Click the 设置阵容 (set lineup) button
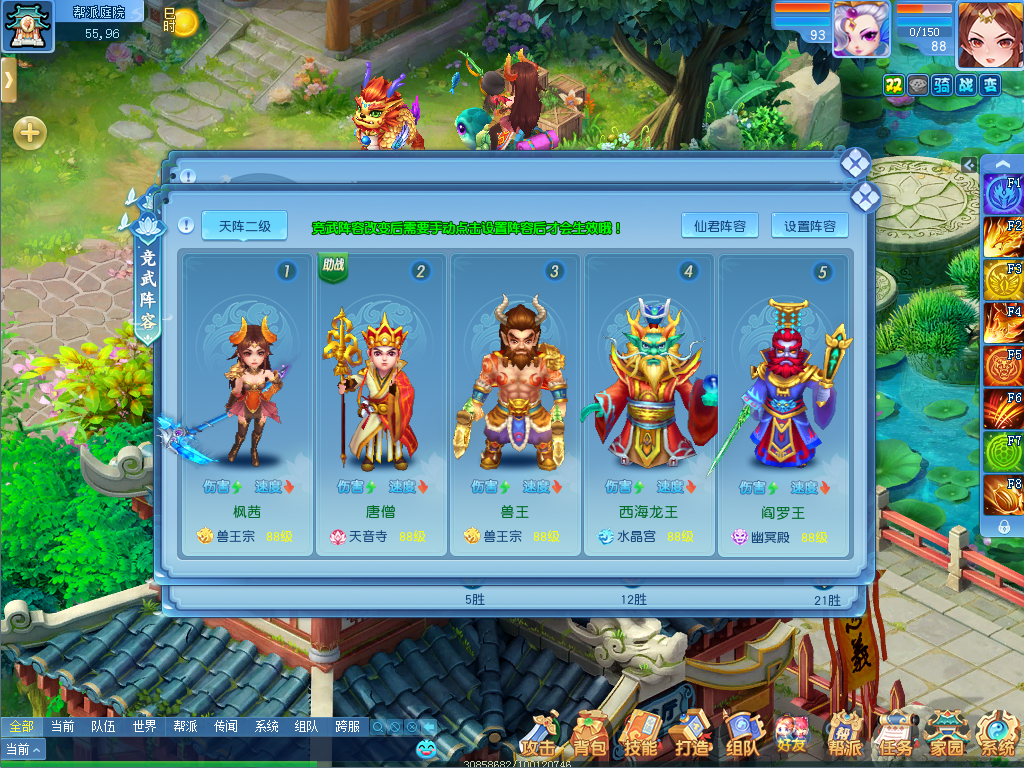 coord(810,226)
